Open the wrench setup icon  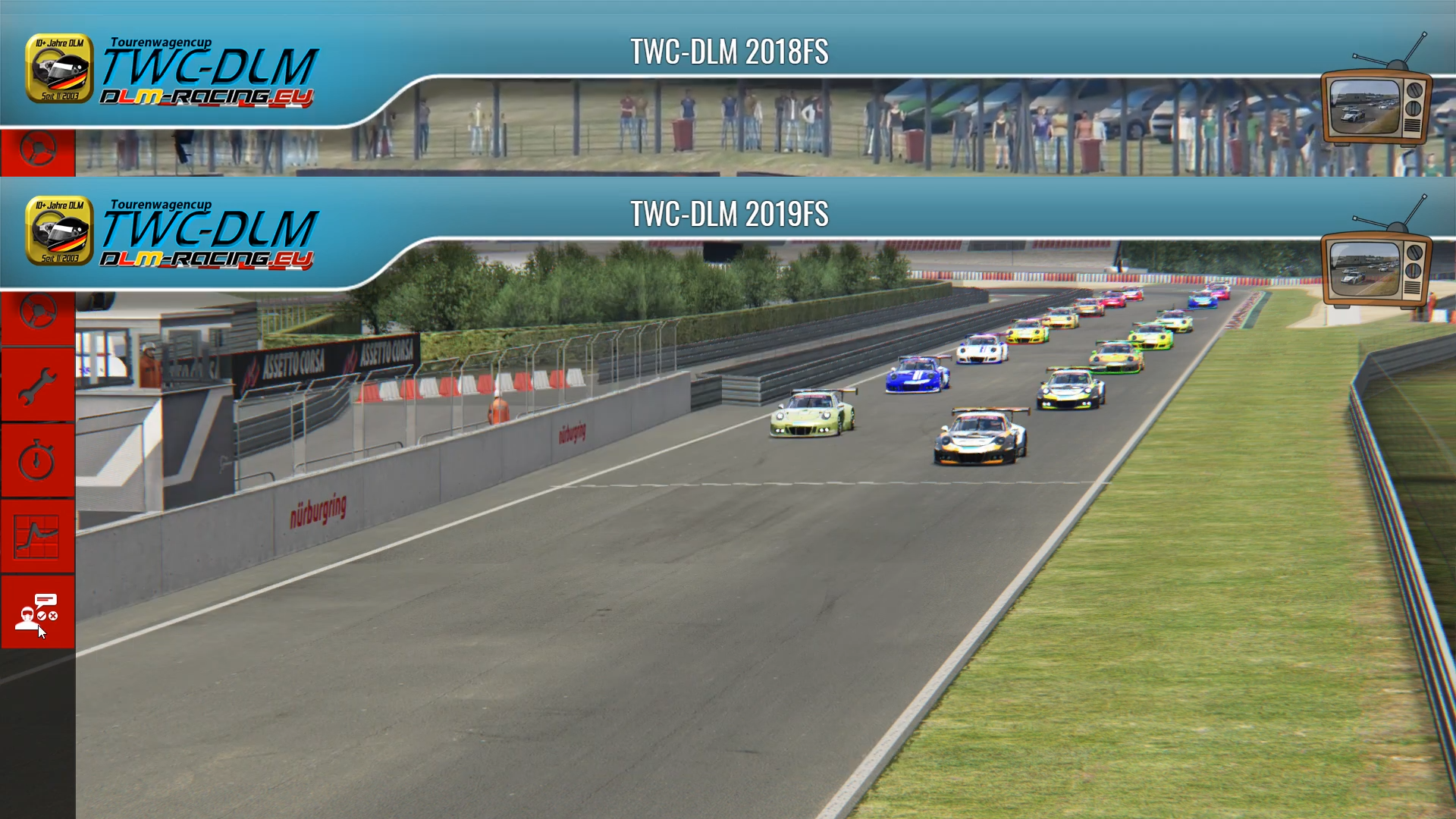[37, 385]
